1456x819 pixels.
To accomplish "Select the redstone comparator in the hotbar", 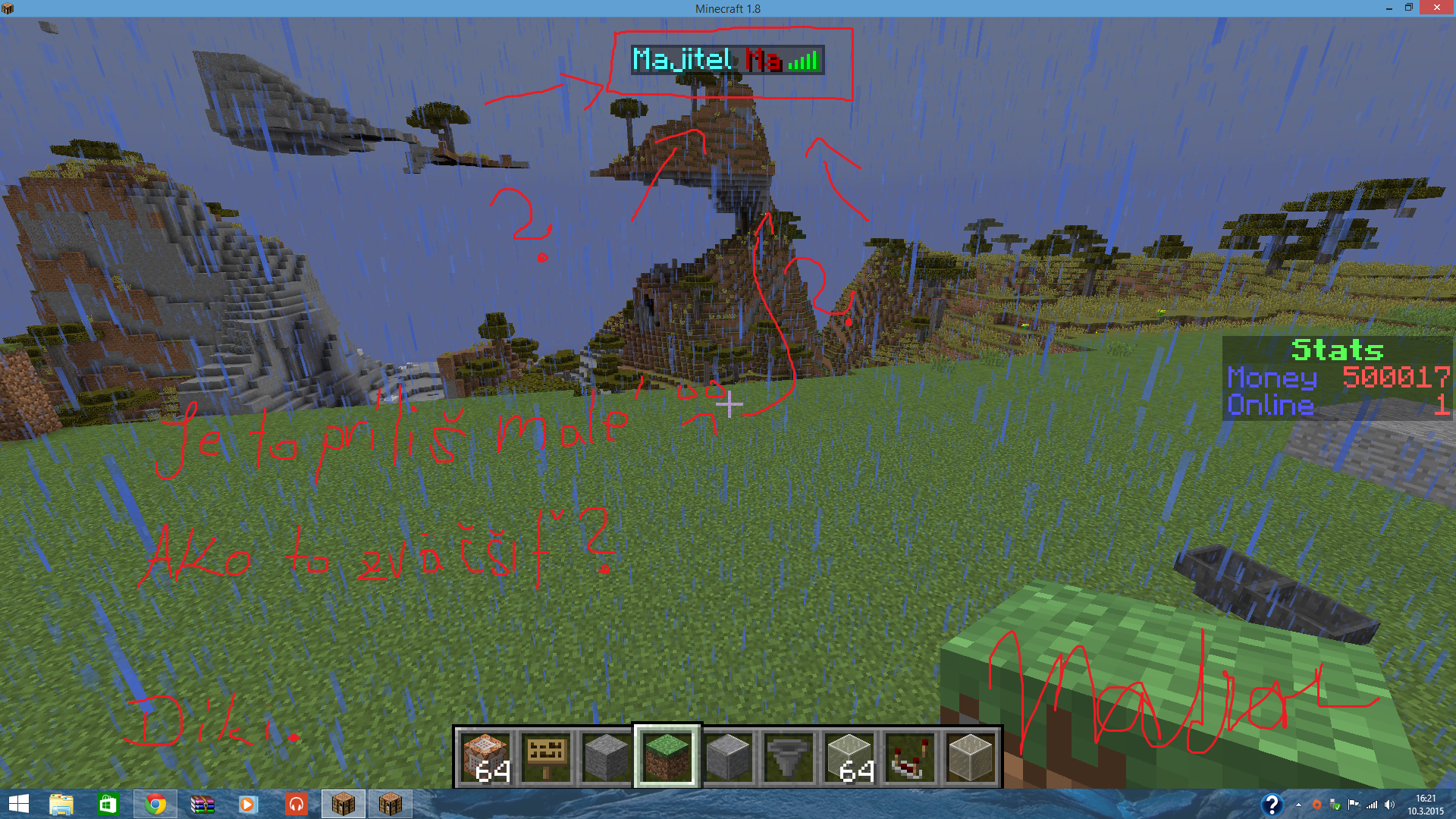I will (x=910, y=755).
